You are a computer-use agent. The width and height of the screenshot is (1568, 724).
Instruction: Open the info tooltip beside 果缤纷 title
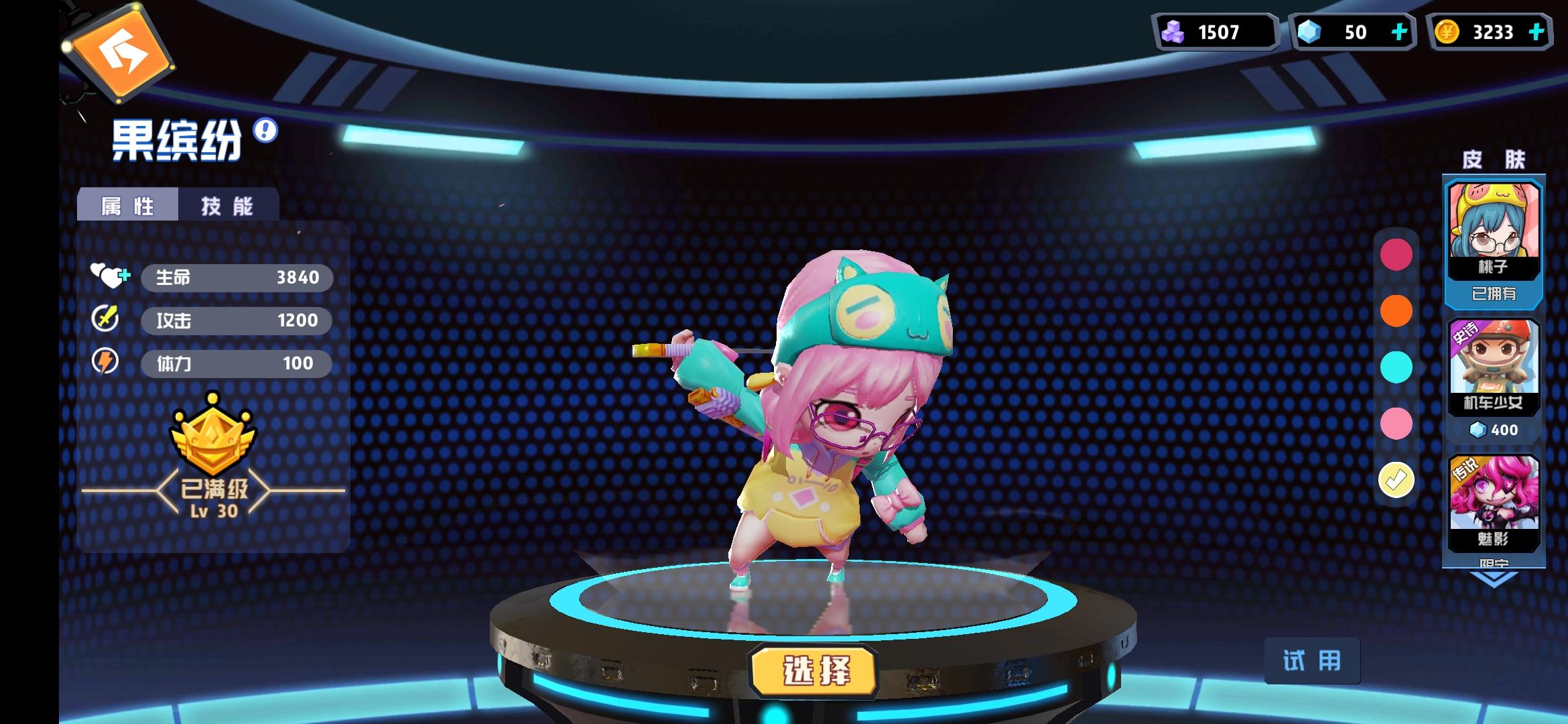[265, 131]
